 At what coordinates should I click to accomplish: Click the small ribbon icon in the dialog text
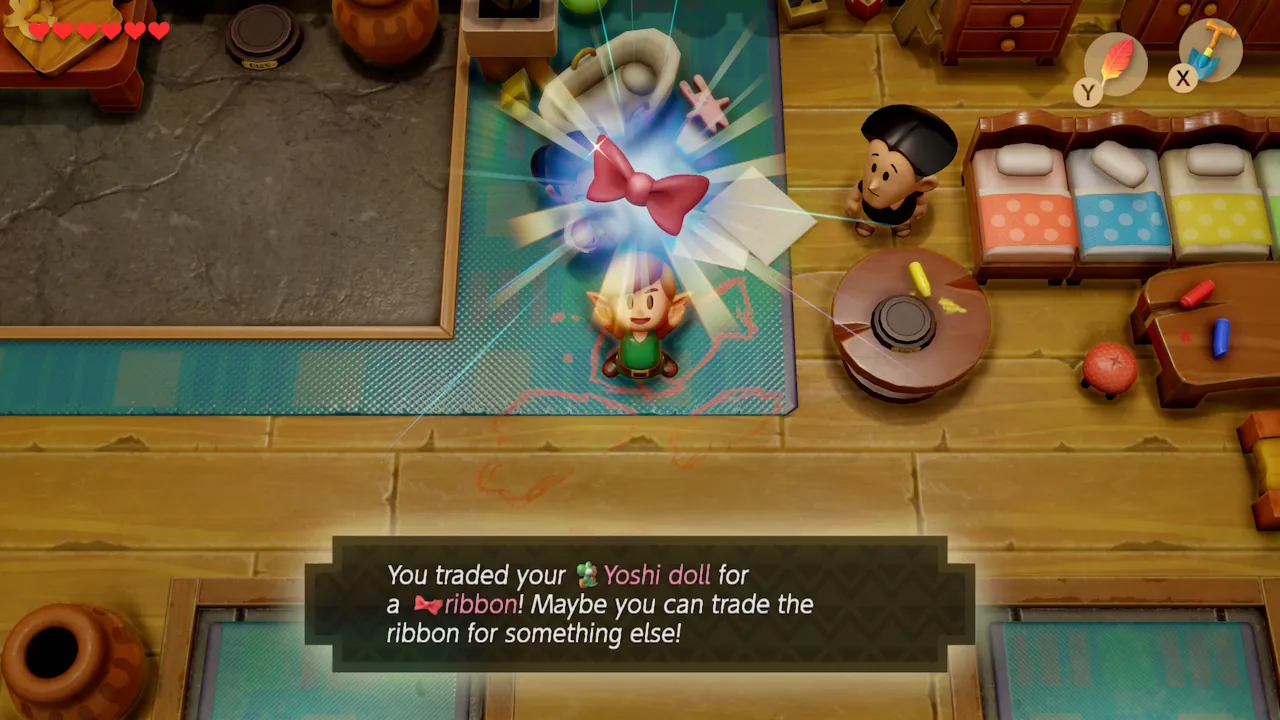click(430, 604)
